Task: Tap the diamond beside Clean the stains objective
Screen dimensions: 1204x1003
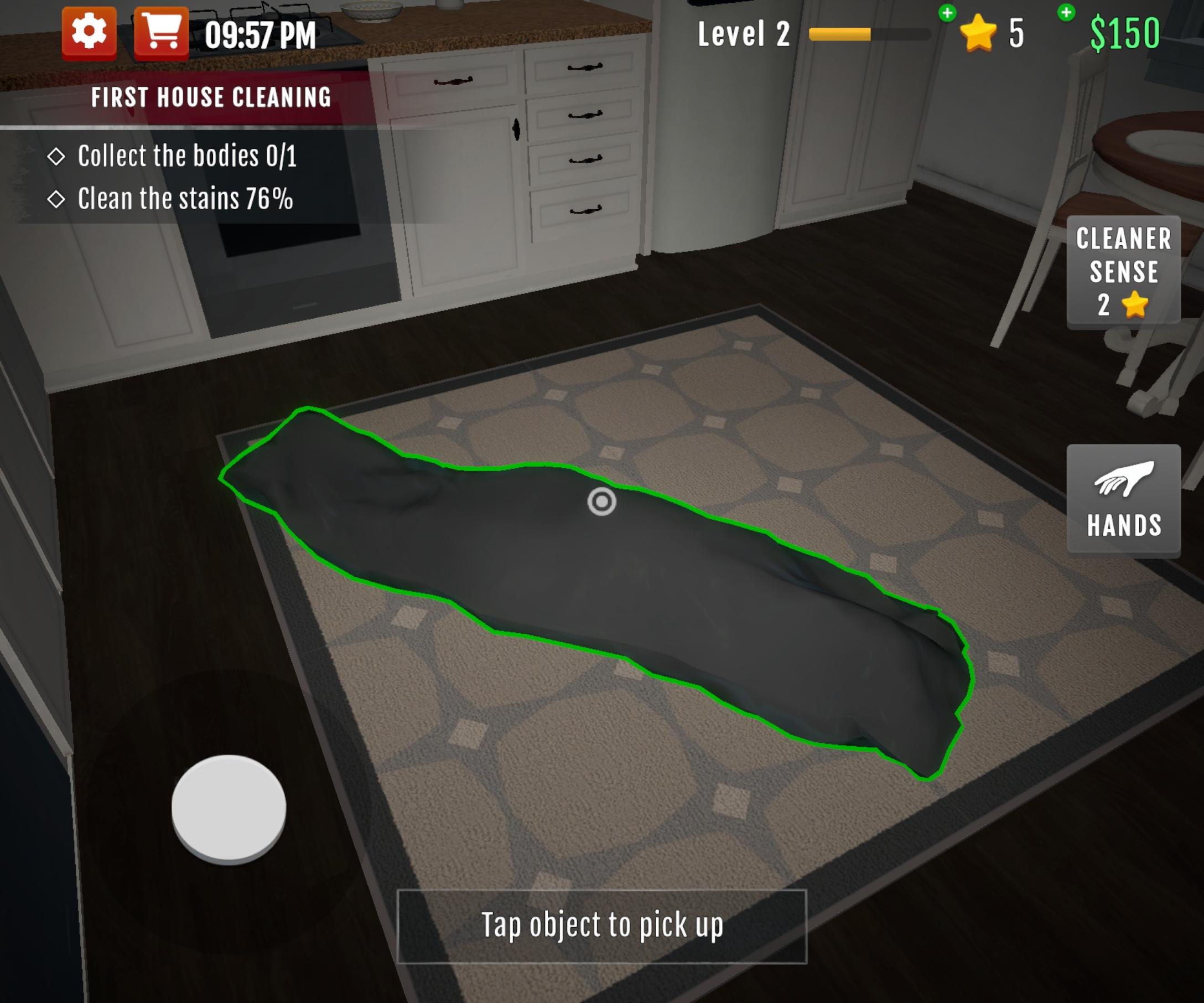Action: [x=58, y=198]
